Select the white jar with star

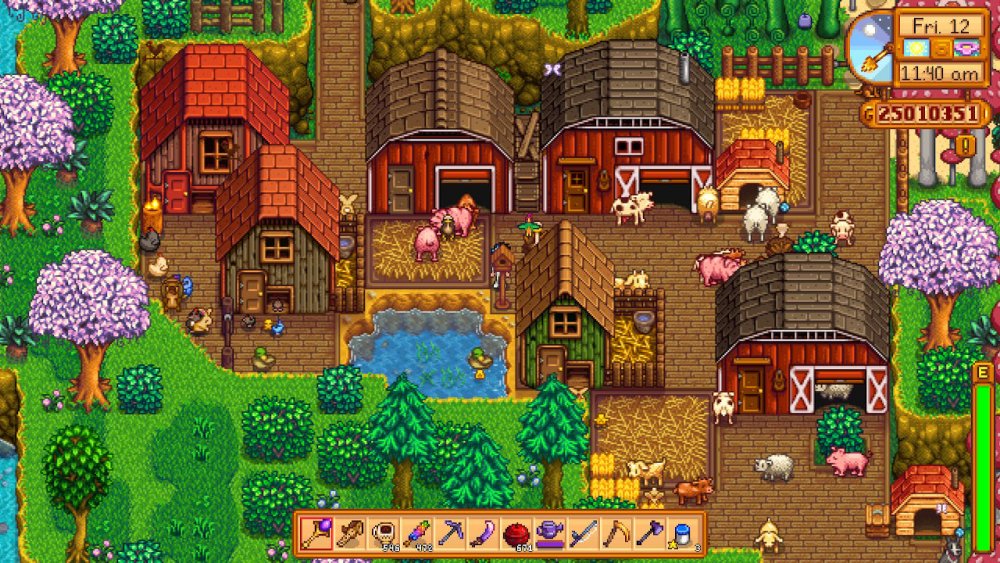684,534
